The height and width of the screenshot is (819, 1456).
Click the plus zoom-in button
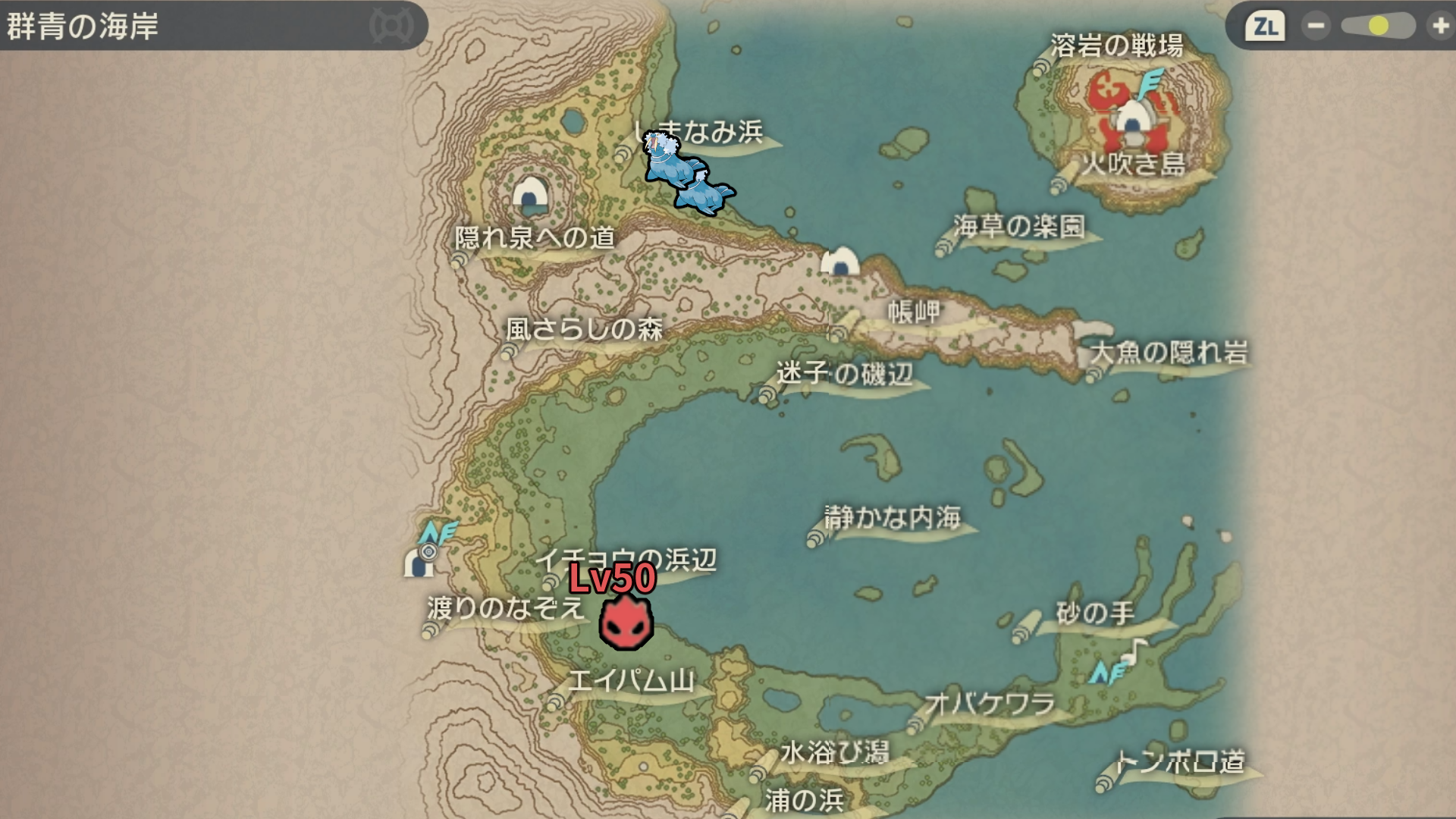click(1440, 27)
